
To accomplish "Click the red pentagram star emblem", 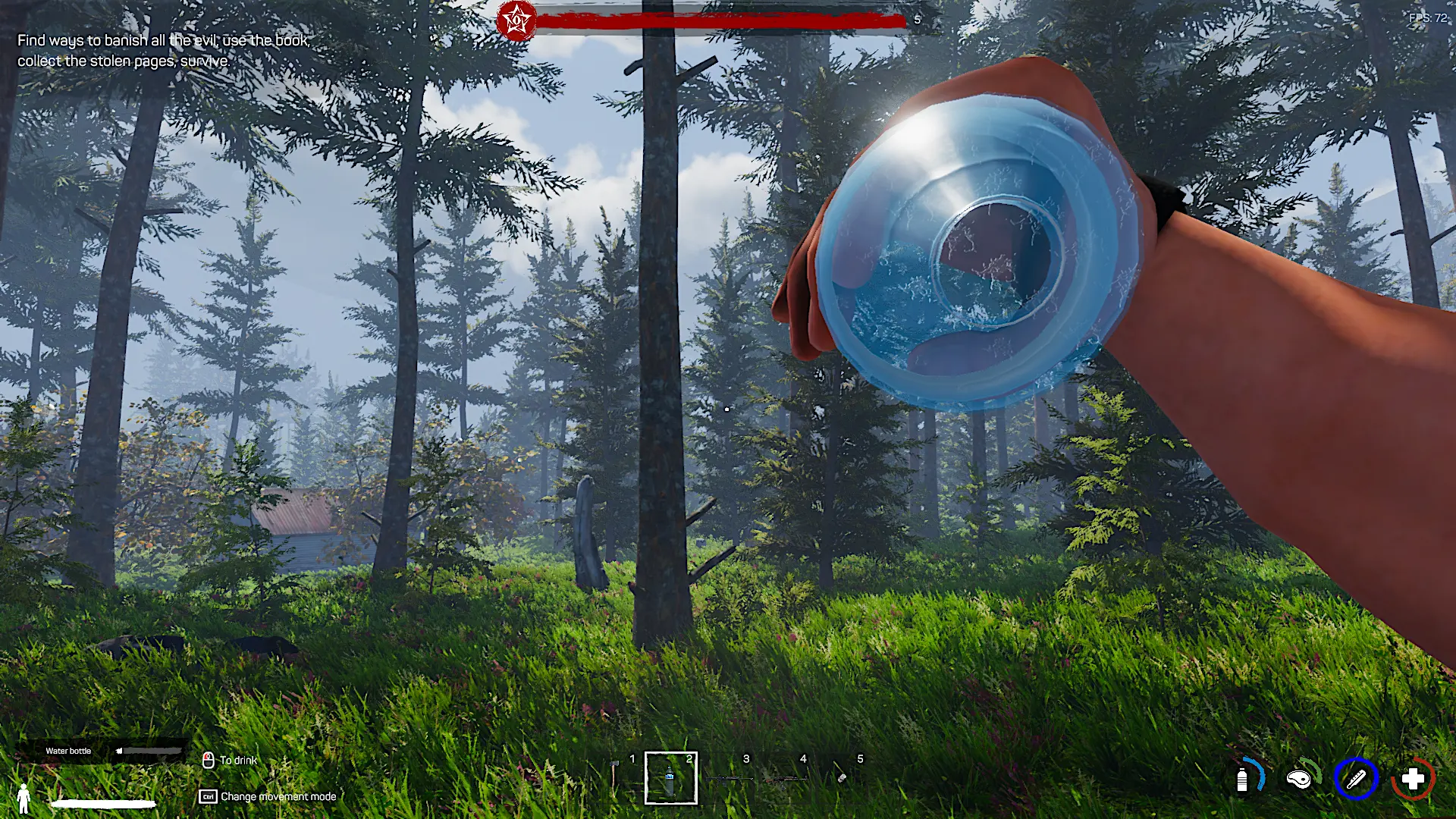I will pyautogui.click(x=516, y=20).
